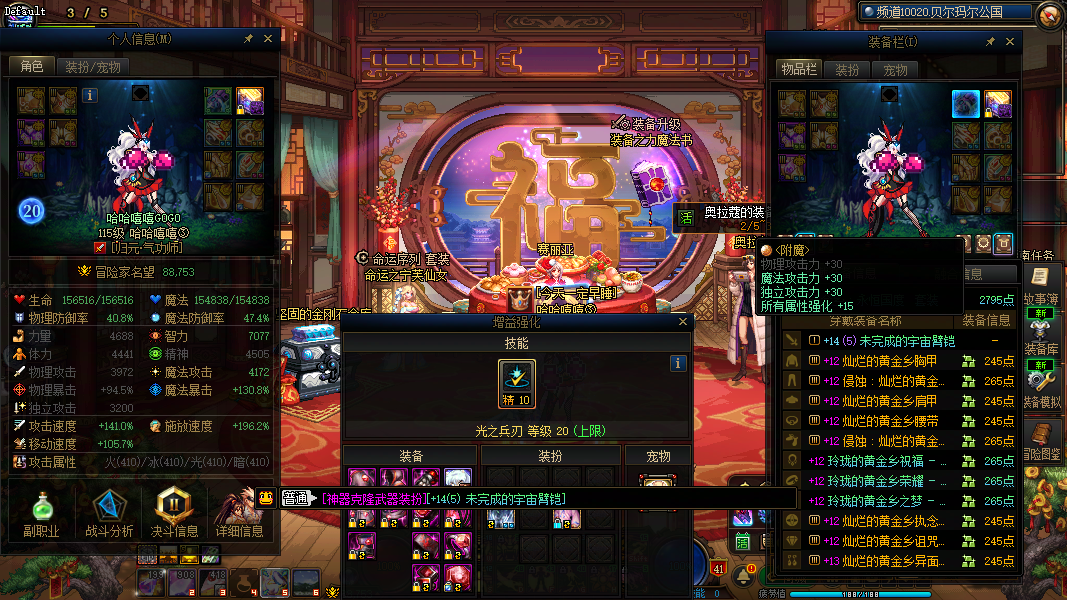Close the 增益强化 buff enhancement window
Viewport: 1067px width, 600px height.
pyautogui.click(x=683, y=322)
